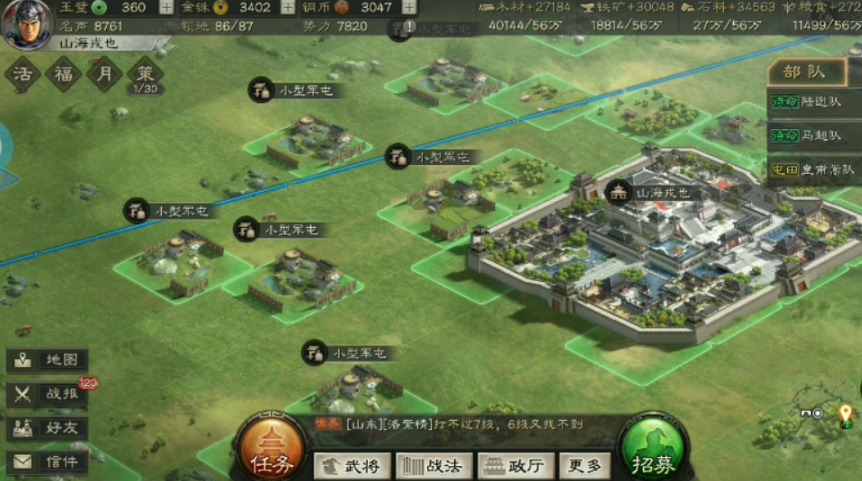Image resolution: width=862 pixels, height=481 pixels.
Task: View the 战报 battle reports
Action: (x=49, y=394)
